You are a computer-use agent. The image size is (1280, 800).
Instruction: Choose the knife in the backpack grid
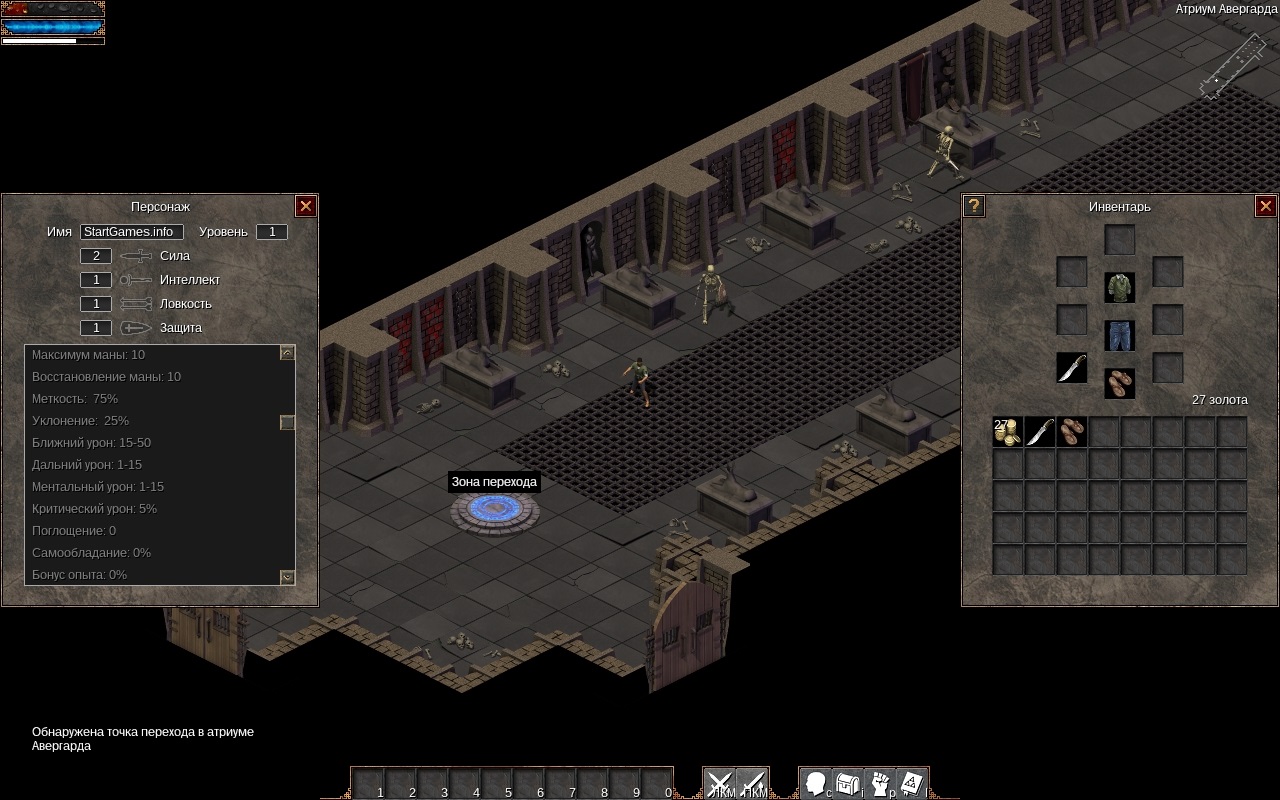click(x=1040, y=432)
